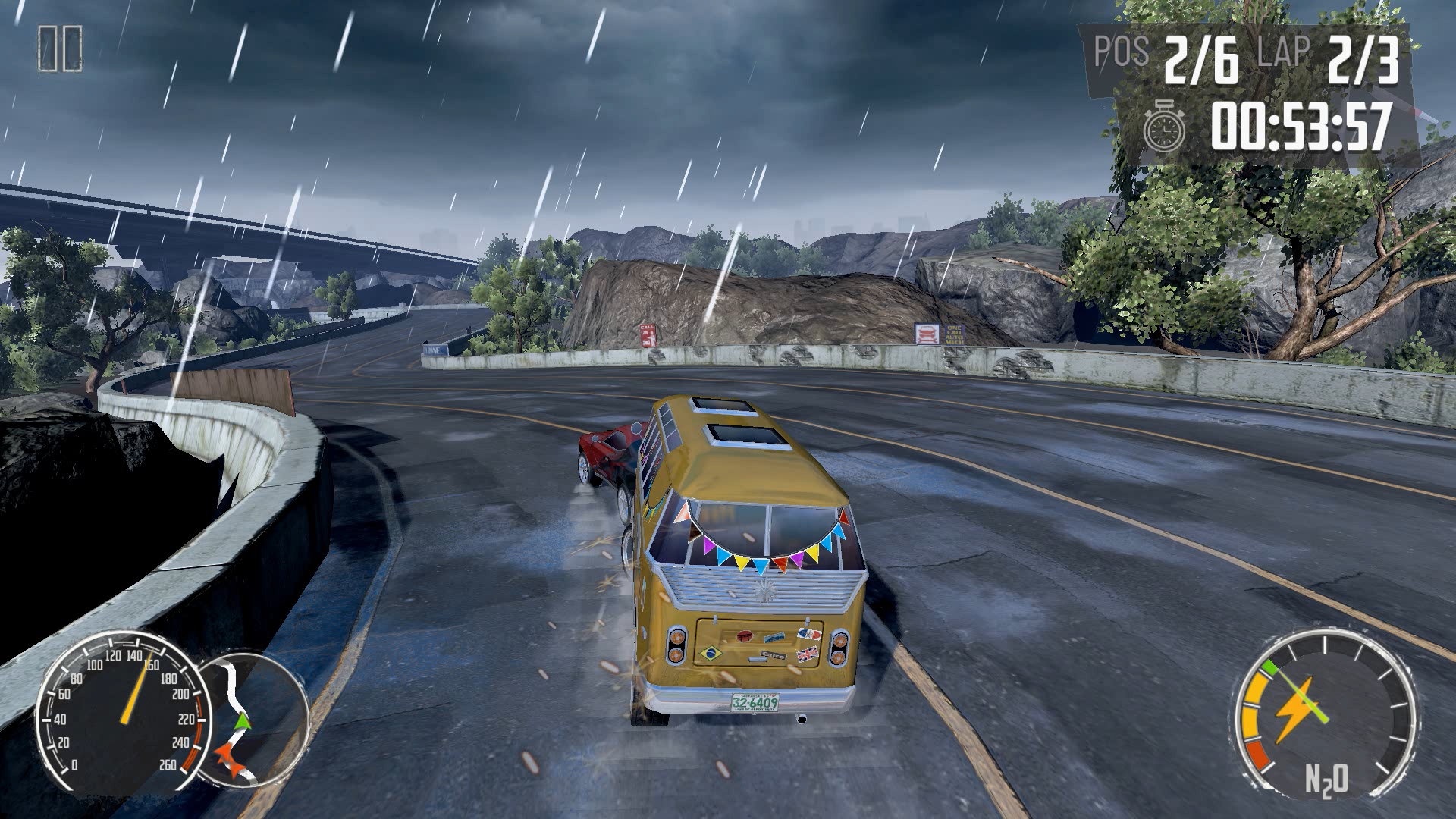Pause the race with the pause button

click(x=60, y=49)
